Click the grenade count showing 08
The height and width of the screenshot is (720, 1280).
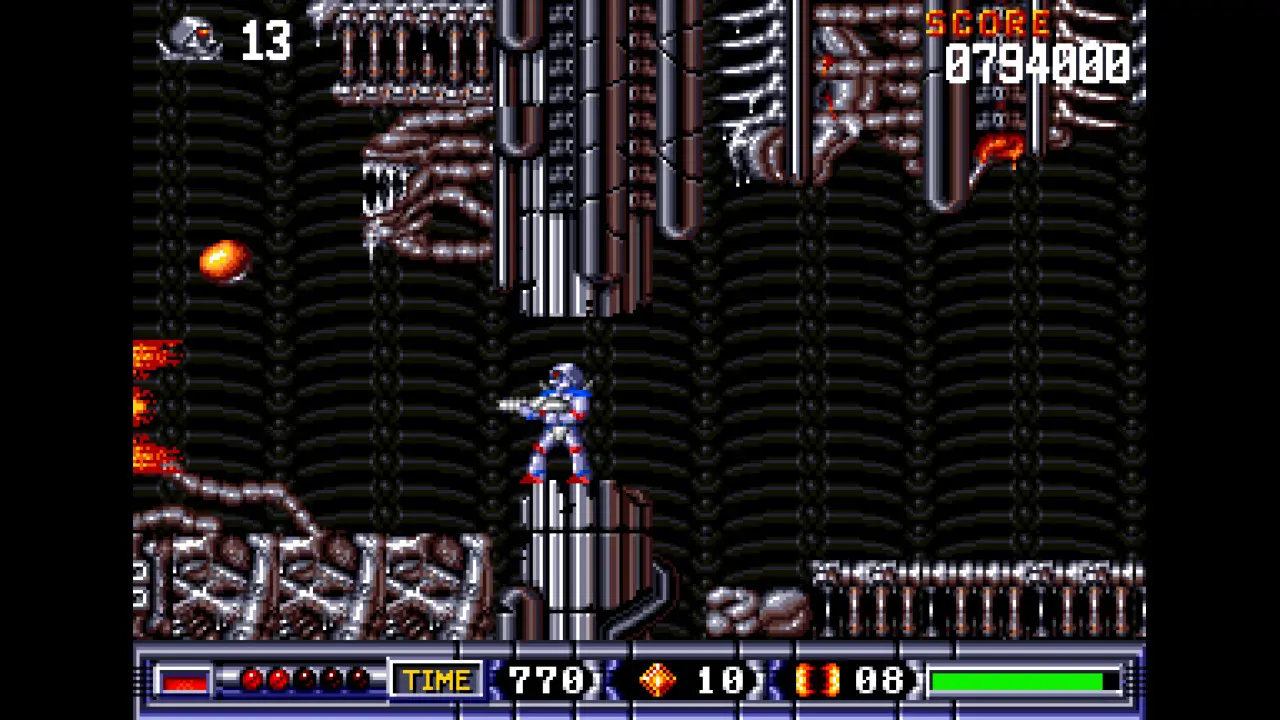880,680
